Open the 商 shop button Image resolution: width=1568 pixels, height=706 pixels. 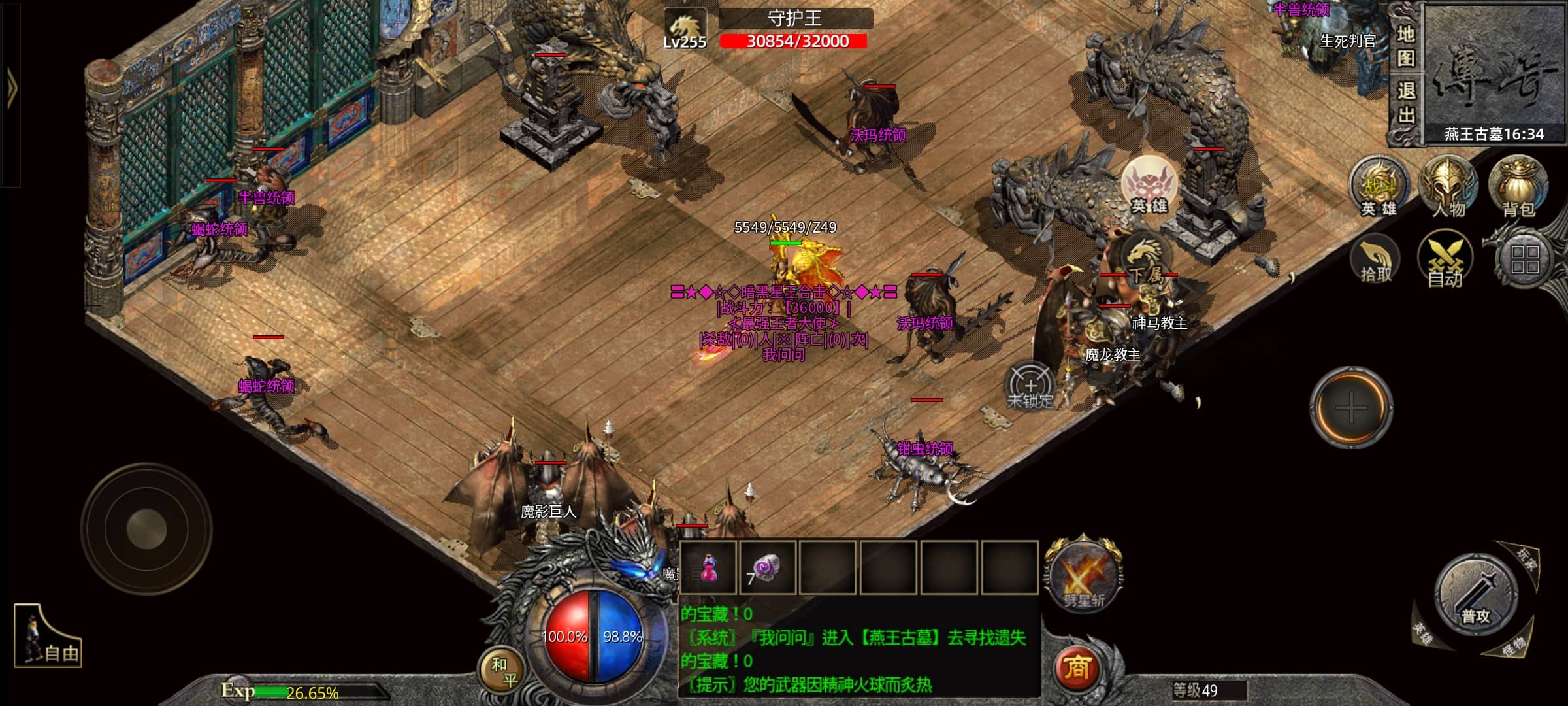coord(1077,668)
